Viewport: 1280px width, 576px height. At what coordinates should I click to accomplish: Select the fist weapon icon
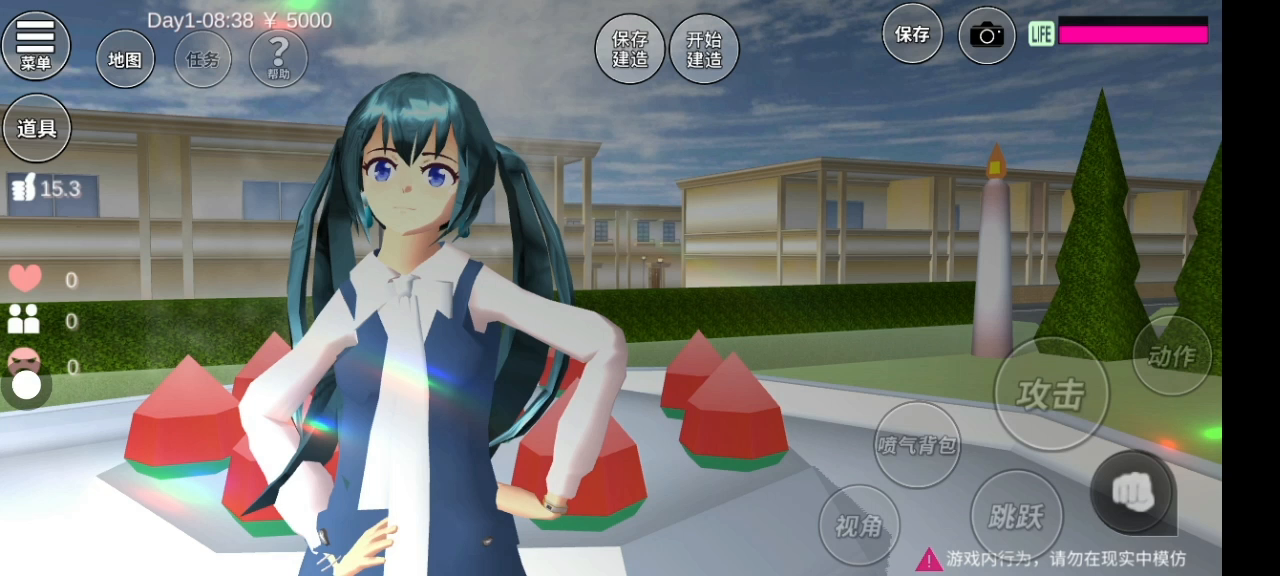pyautogui.click(x=1132, y=491)
